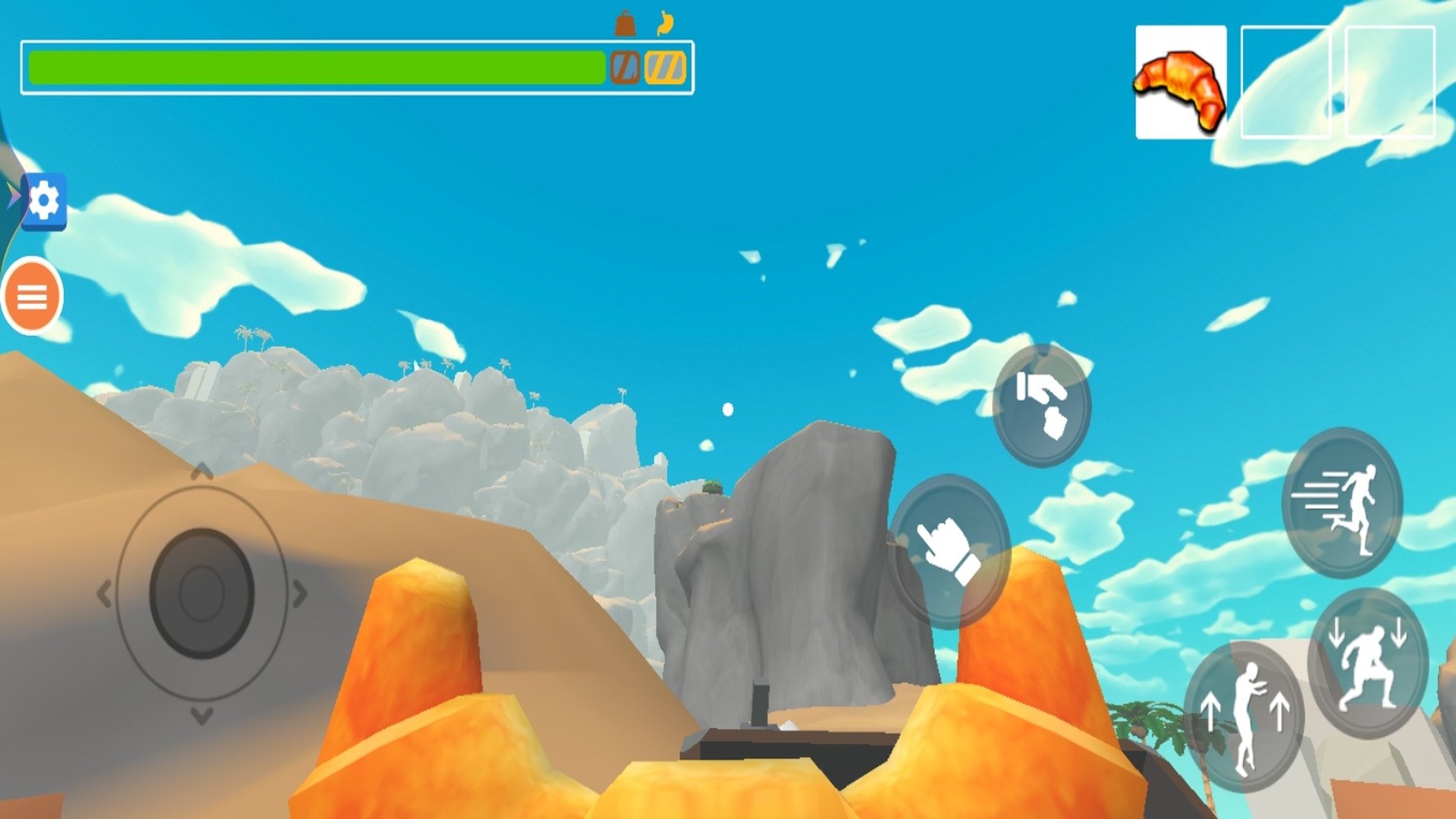Open the gear settings button
Viewport: 1456px width, 819px height.
[44, 201]
